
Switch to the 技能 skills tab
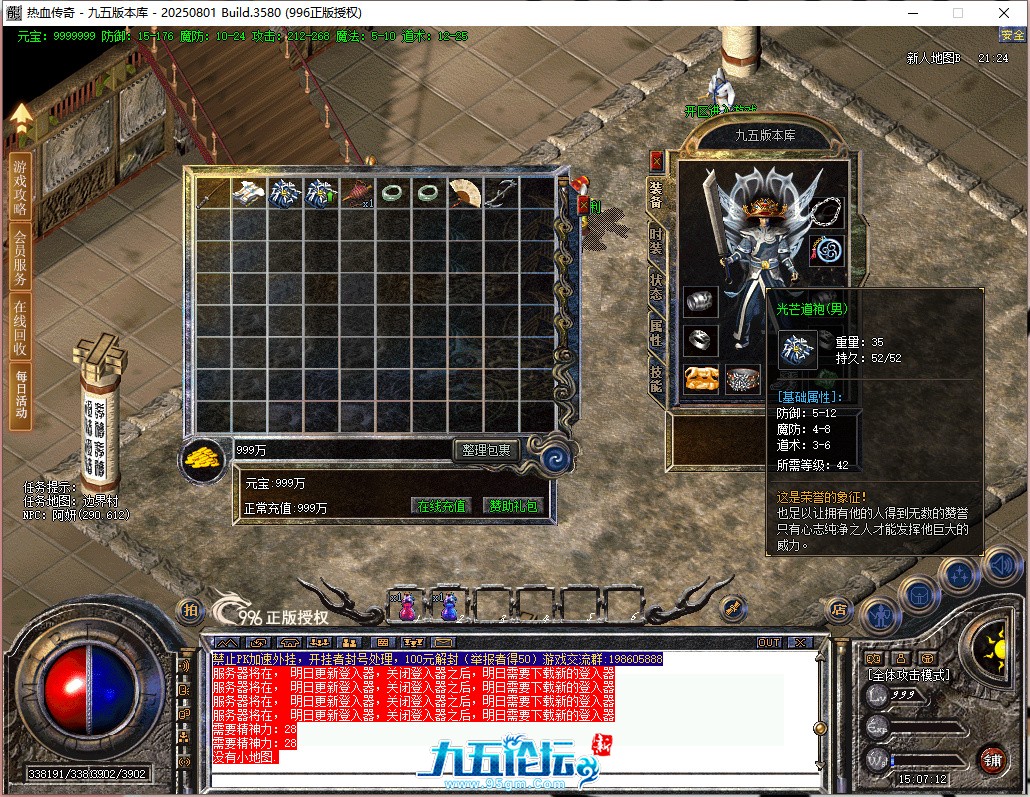click(x=656, y=377)
